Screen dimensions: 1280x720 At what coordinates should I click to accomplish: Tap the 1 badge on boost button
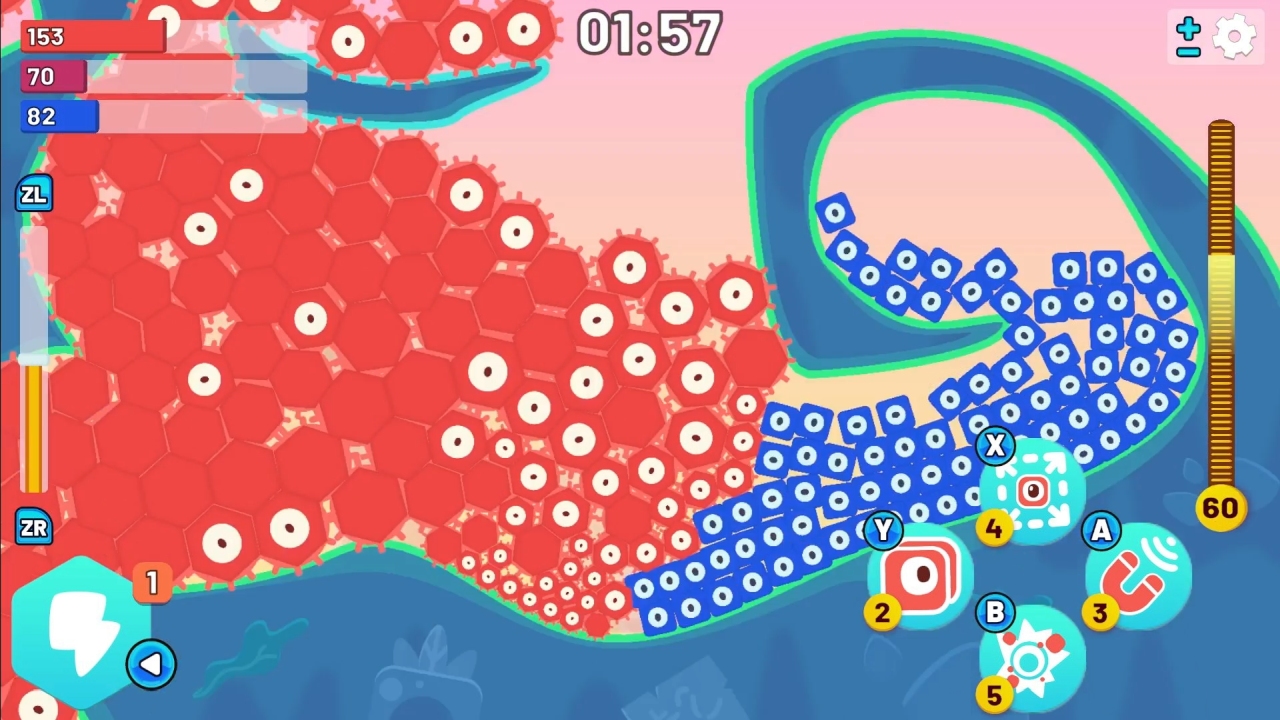click(152, 583)
